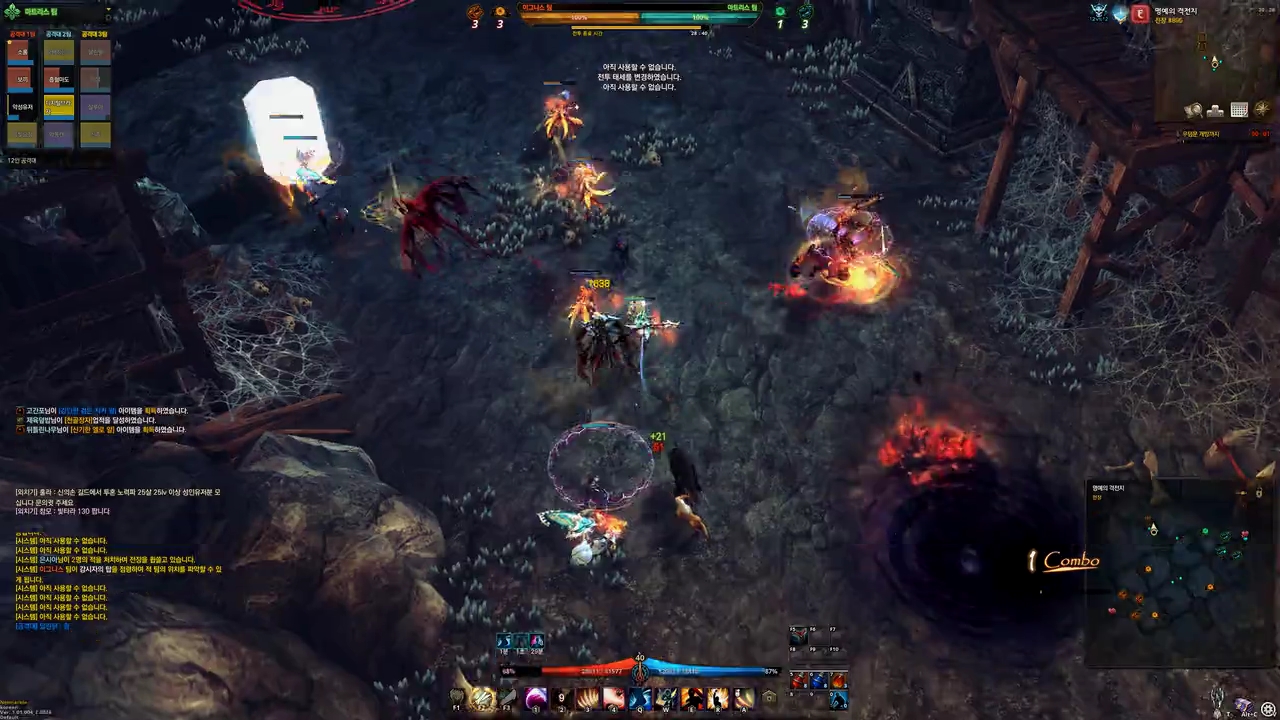The image size is (1280, 720).
Task: Use the triple claw slash skill on key 3
Action: click(x=587, y=697)
